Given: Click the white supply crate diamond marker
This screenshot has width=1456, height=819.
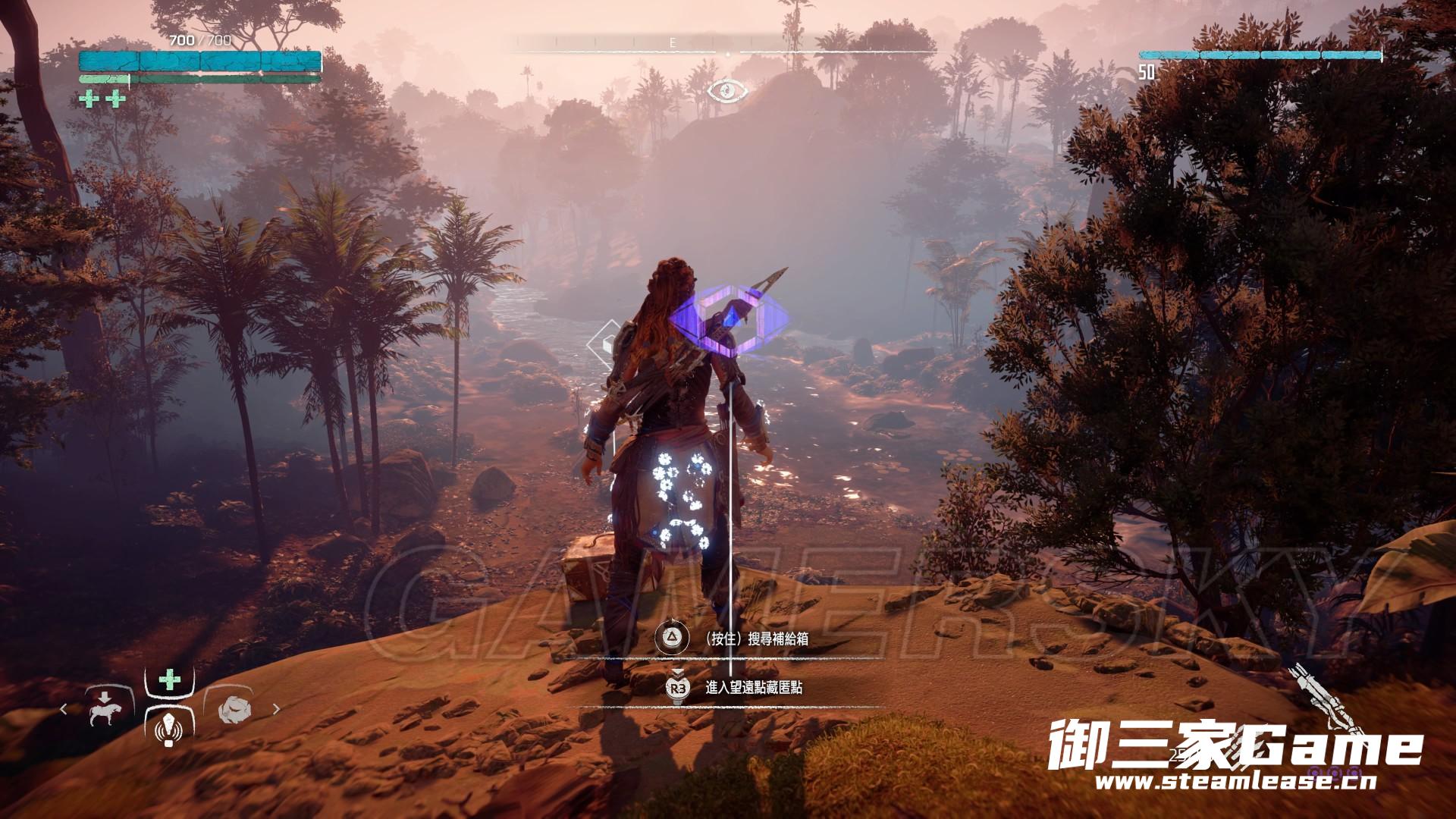Looking at the screenshot, I should tap(608, 341).
